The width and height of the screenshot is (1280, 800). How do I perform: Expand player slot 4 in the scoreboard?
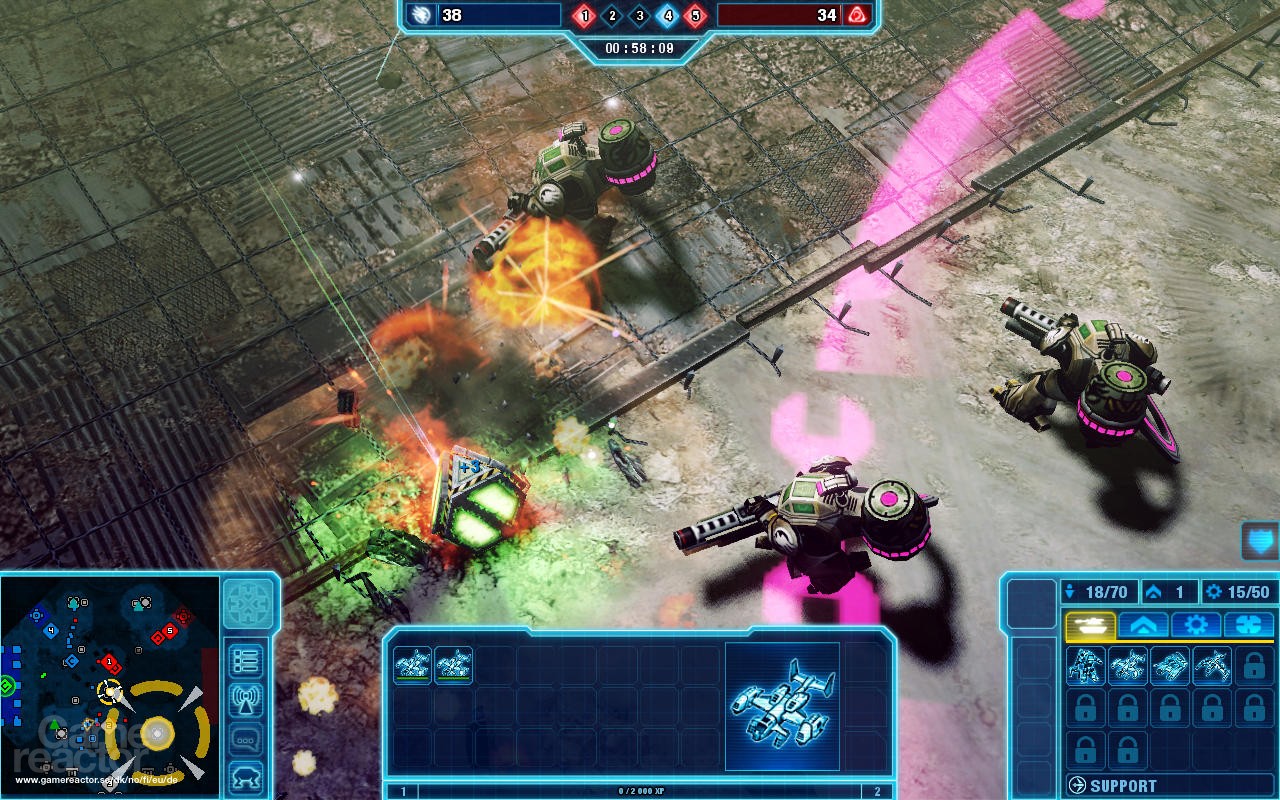click(668, 15)
